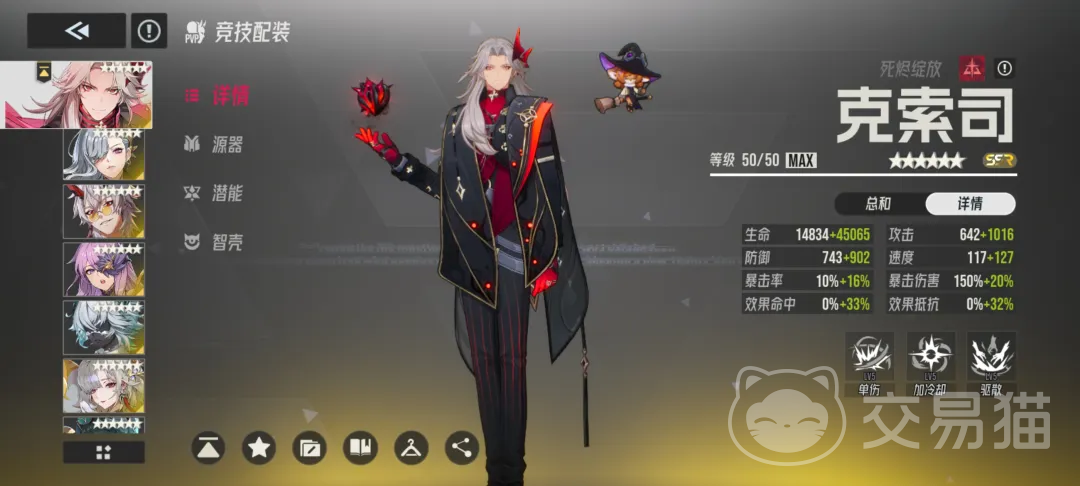Click the share button

(x=461, y=448)
